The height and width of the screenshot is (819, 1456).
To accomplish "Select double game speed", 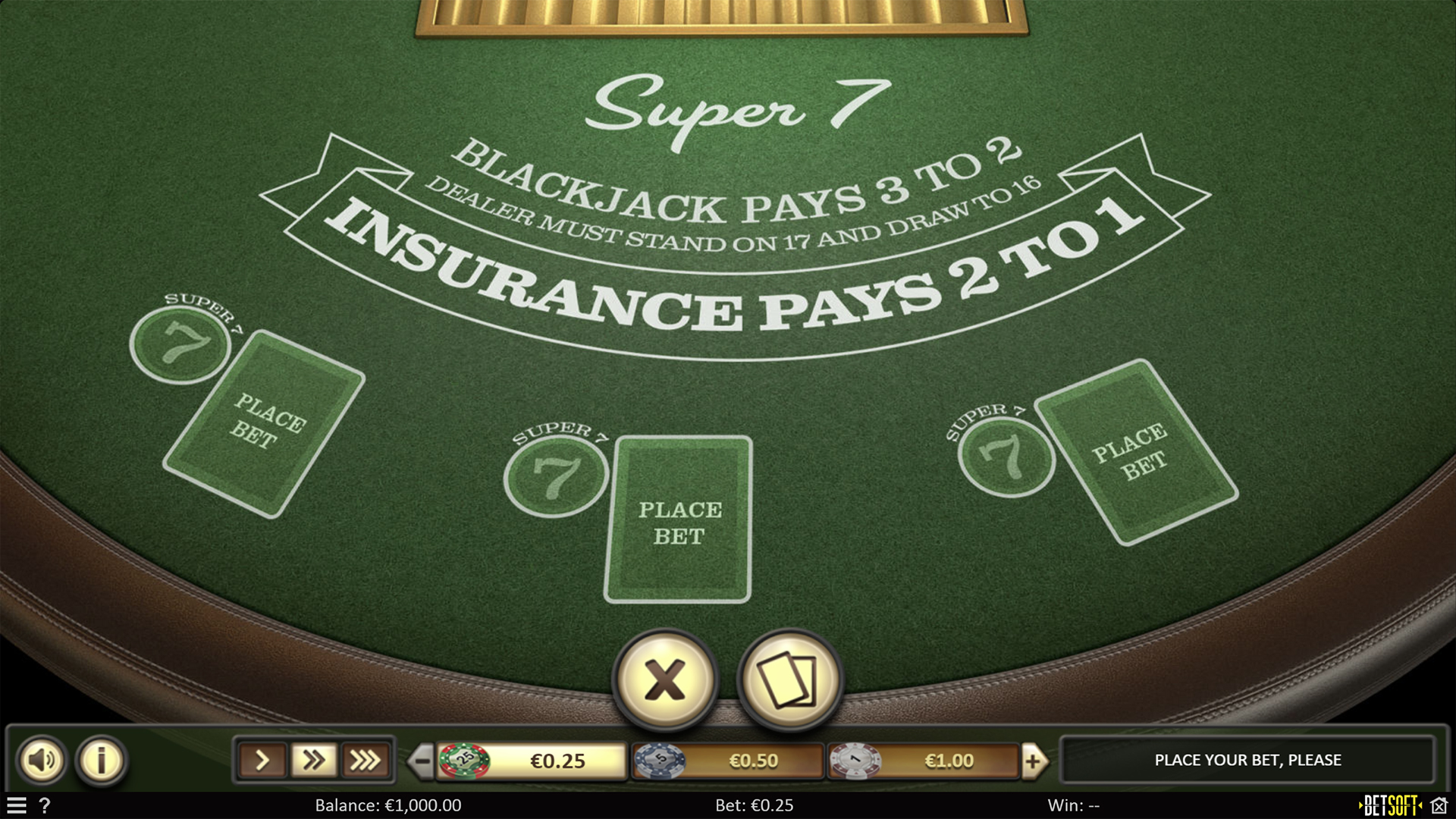I will [x=315, y=760].
